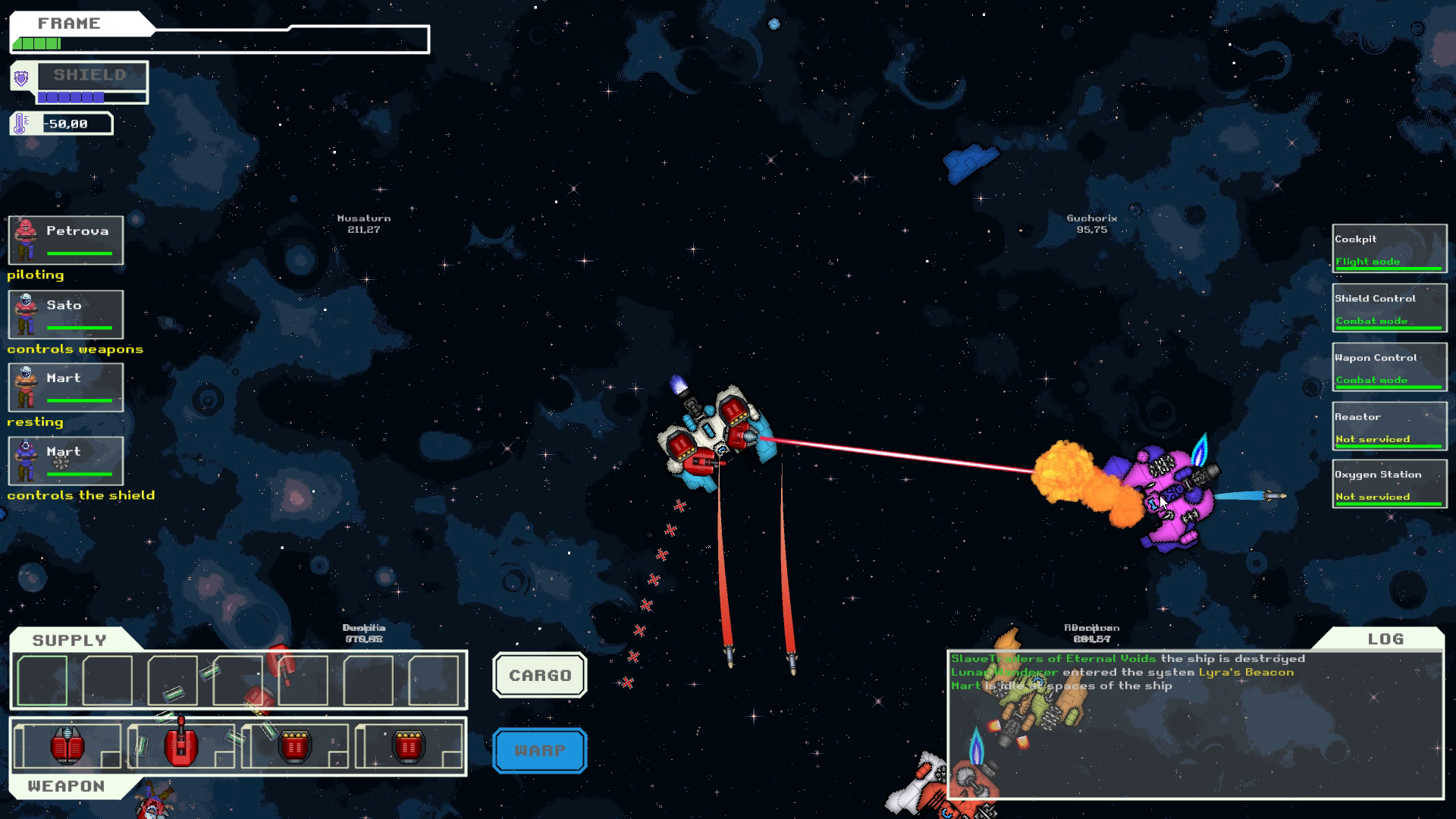Open the CARGO panel
Viewport: 1456px width, 819px height.
(540, 675)
